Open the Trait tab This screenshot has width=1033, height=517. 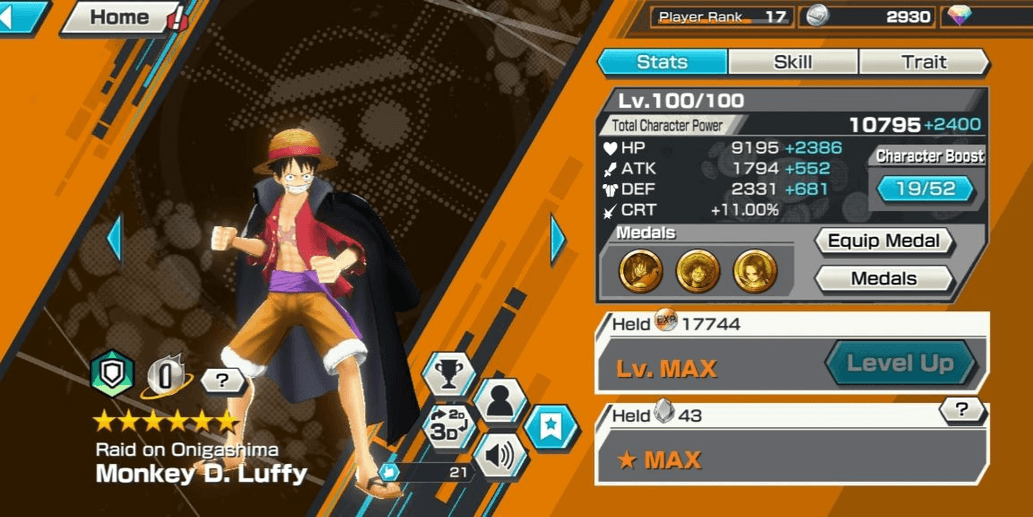pyautogui.click(x=923, y=62)
